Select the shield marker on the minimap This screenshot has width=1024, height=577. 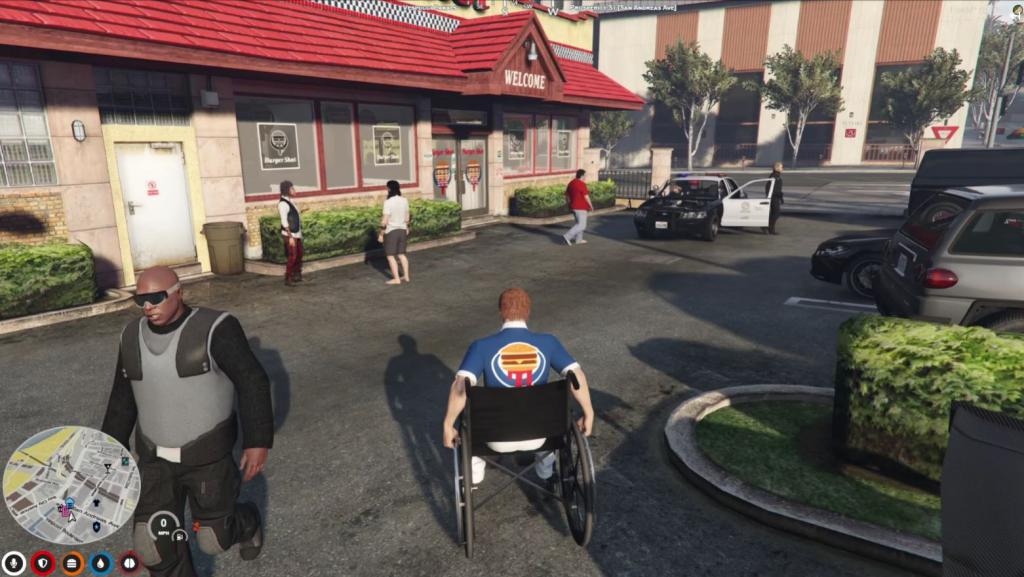click(96, 526)
